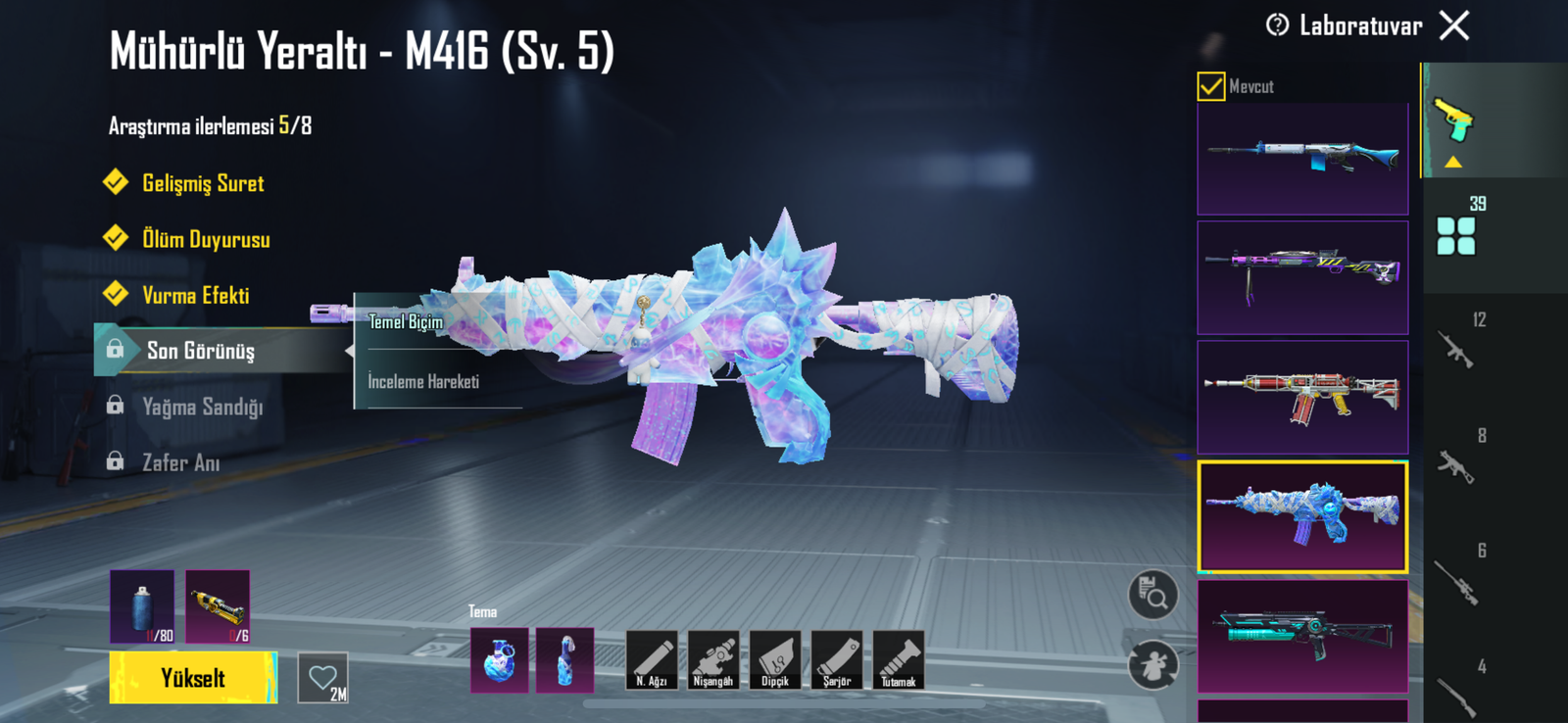
Task: Choose the Vurma Efekti entry
Action: point(195,296)
